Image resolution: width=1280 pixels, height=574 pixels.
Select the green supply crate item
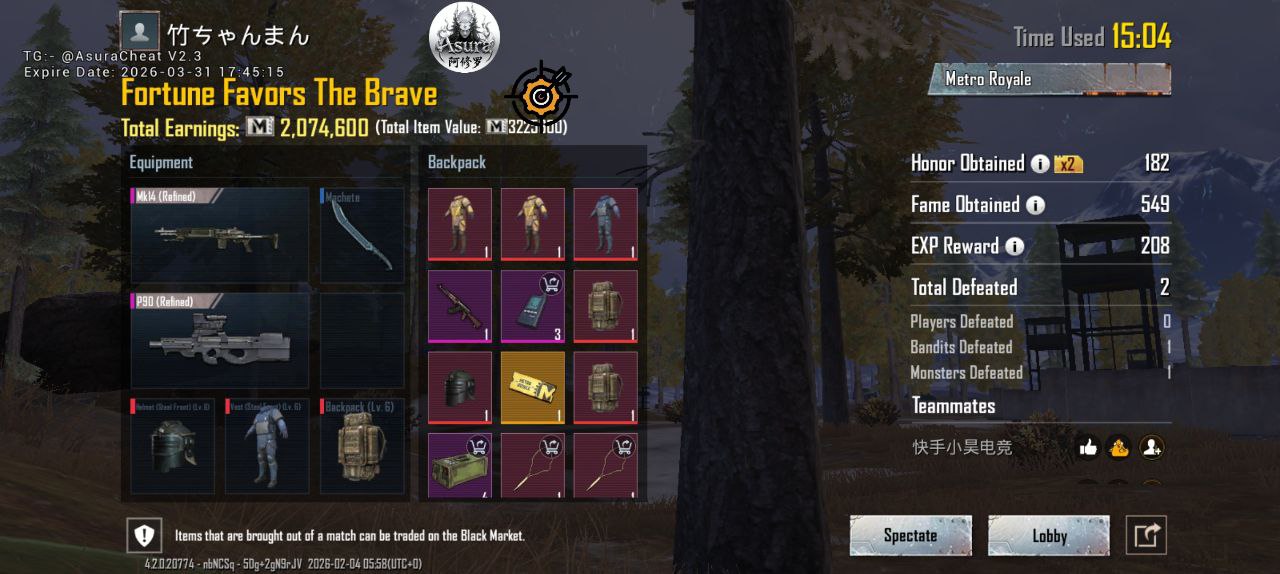tap(460, 466)
